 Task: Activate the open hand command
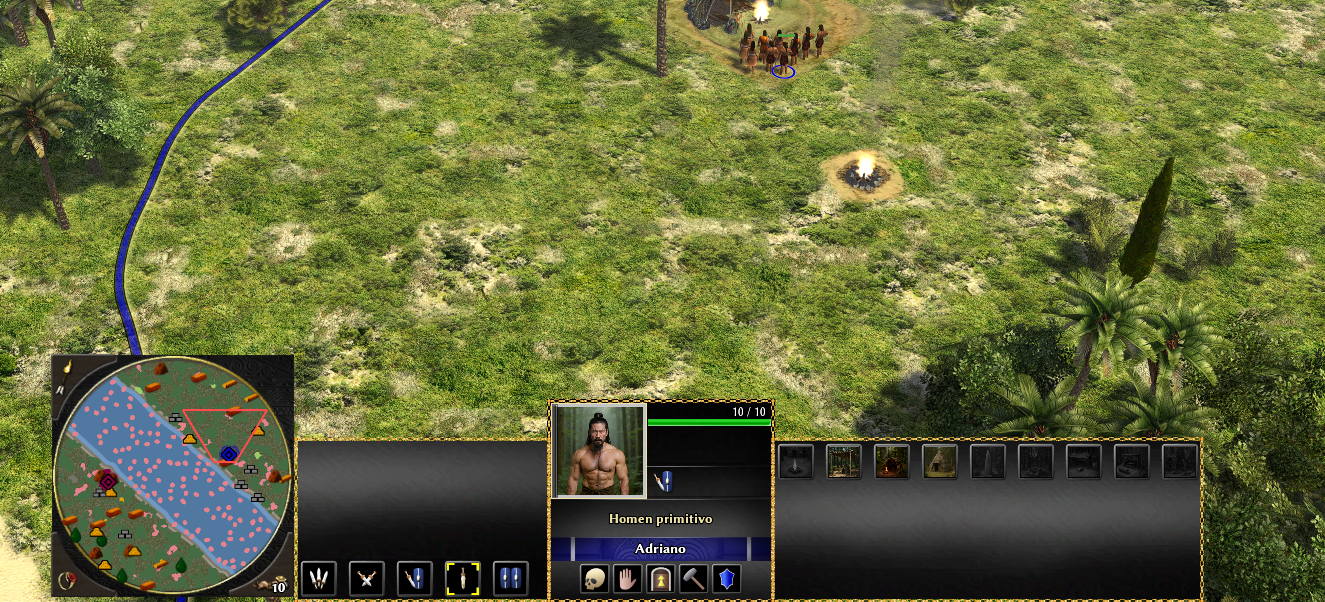click(x=627, y=579)
